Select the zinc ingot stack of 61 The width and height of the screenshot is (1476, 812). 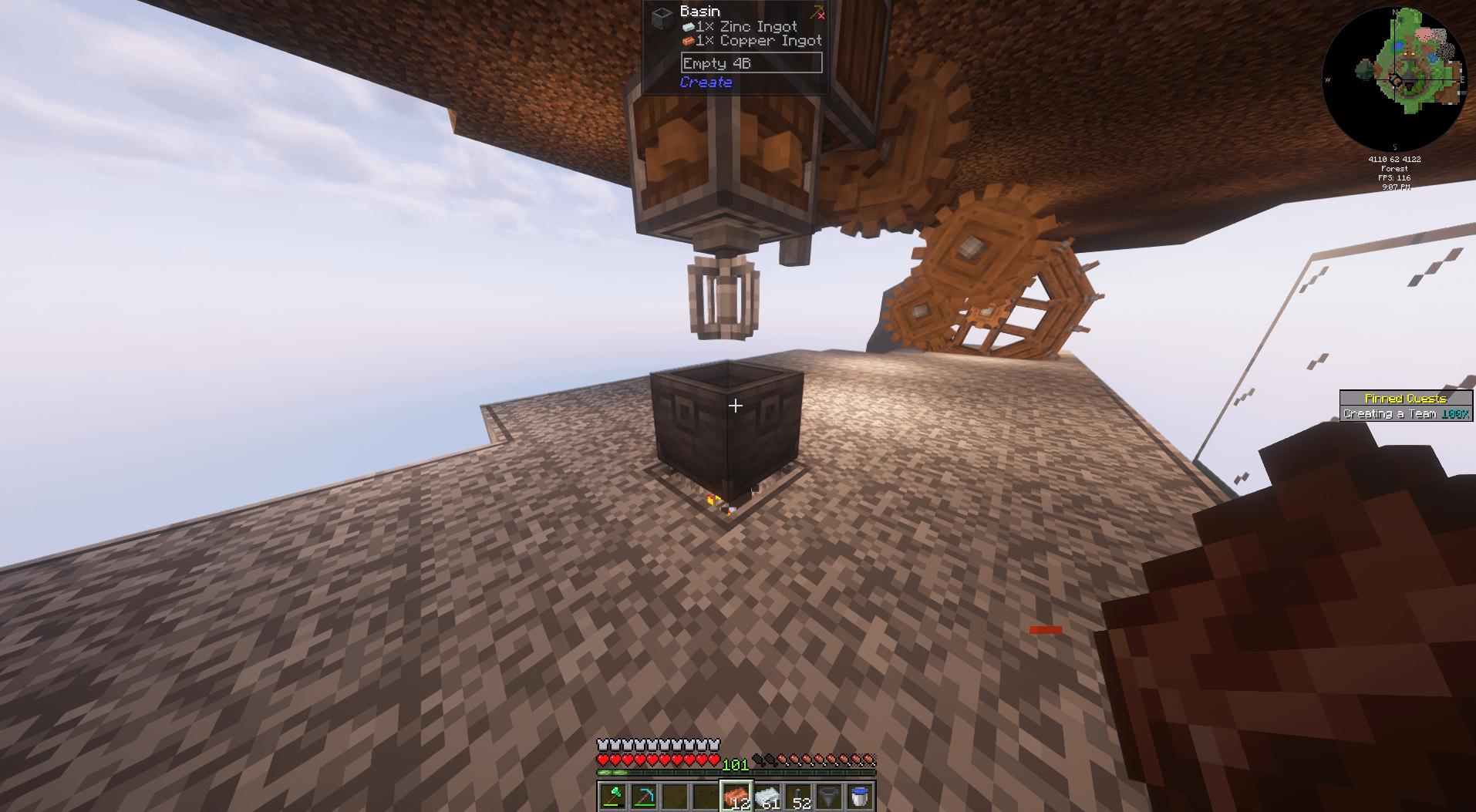pyautogui.click(x=766, y=794)
